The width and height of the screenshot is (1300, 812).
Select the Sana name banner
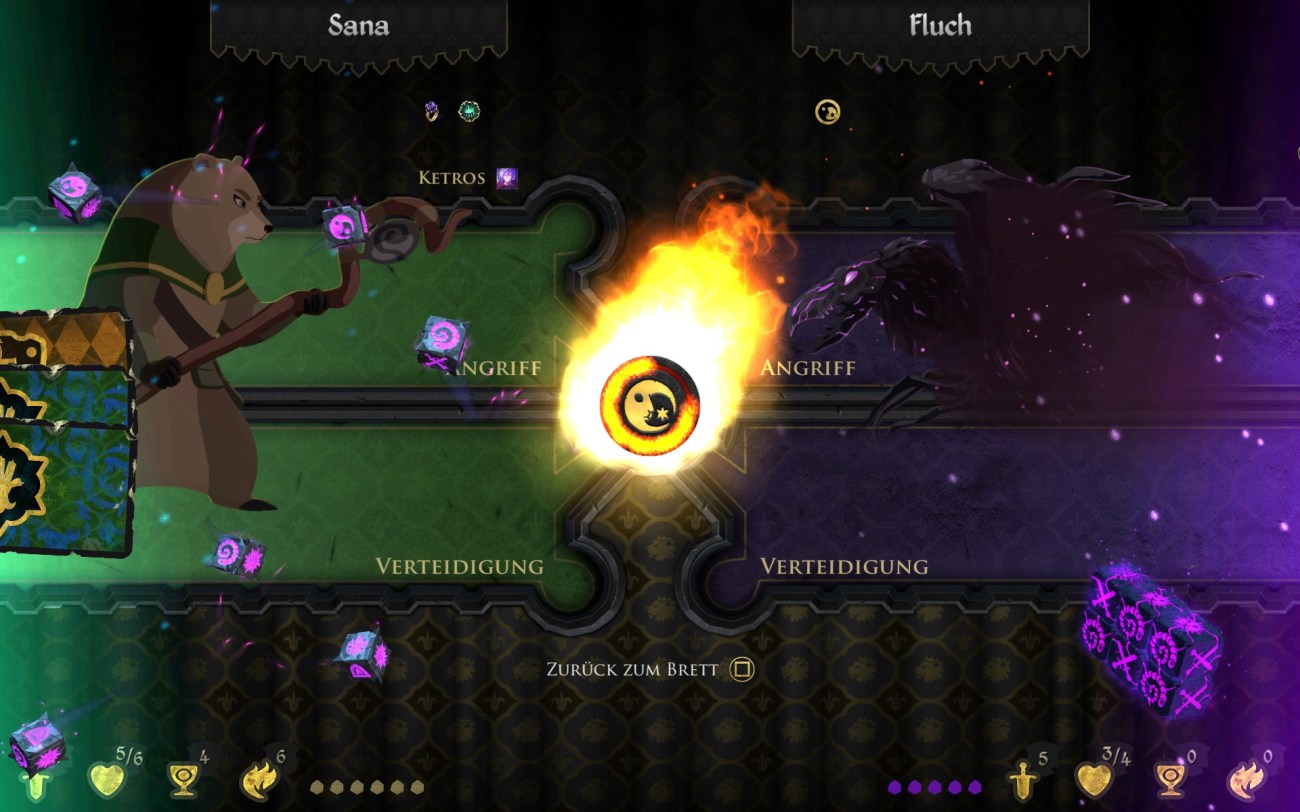(x=358, y=26)
